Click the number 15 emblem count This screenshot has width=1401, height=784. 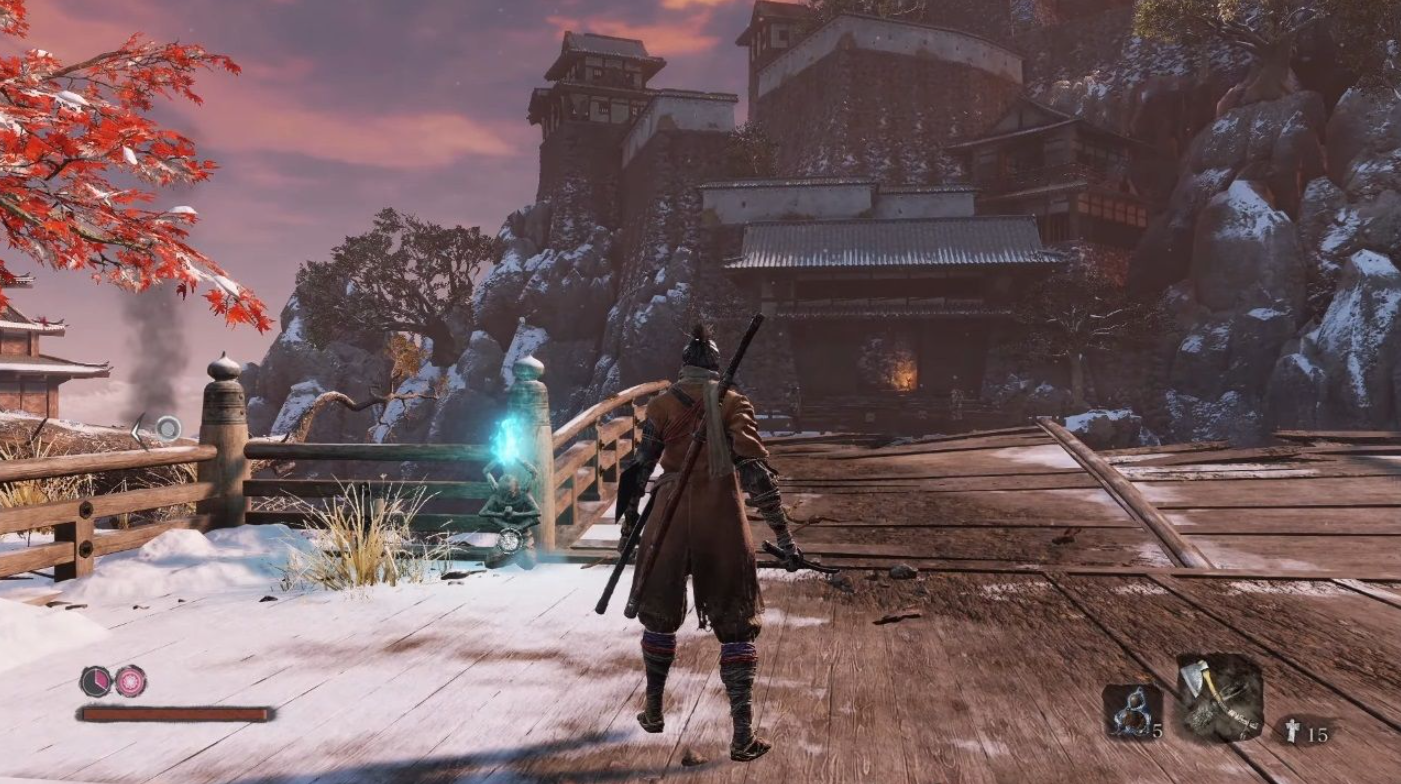tap(1320, 734)
